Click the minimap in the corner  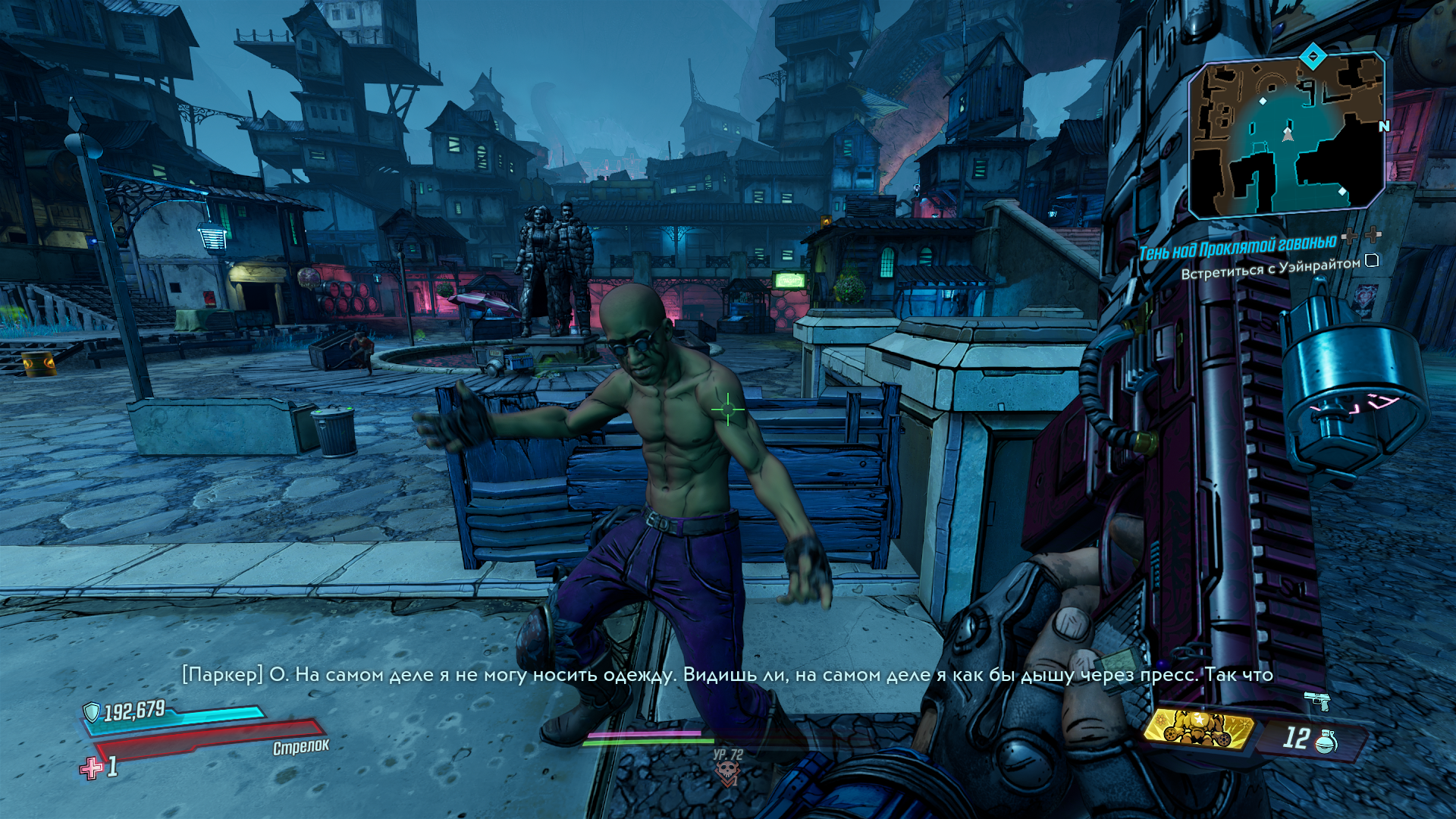coord(1287,136)
